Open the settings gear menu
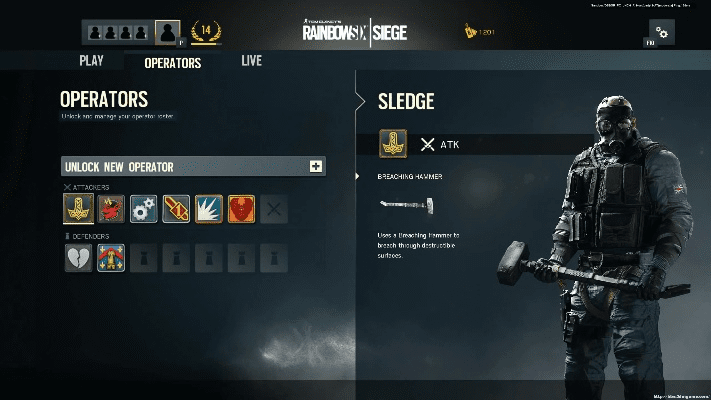 click(661, 33)
